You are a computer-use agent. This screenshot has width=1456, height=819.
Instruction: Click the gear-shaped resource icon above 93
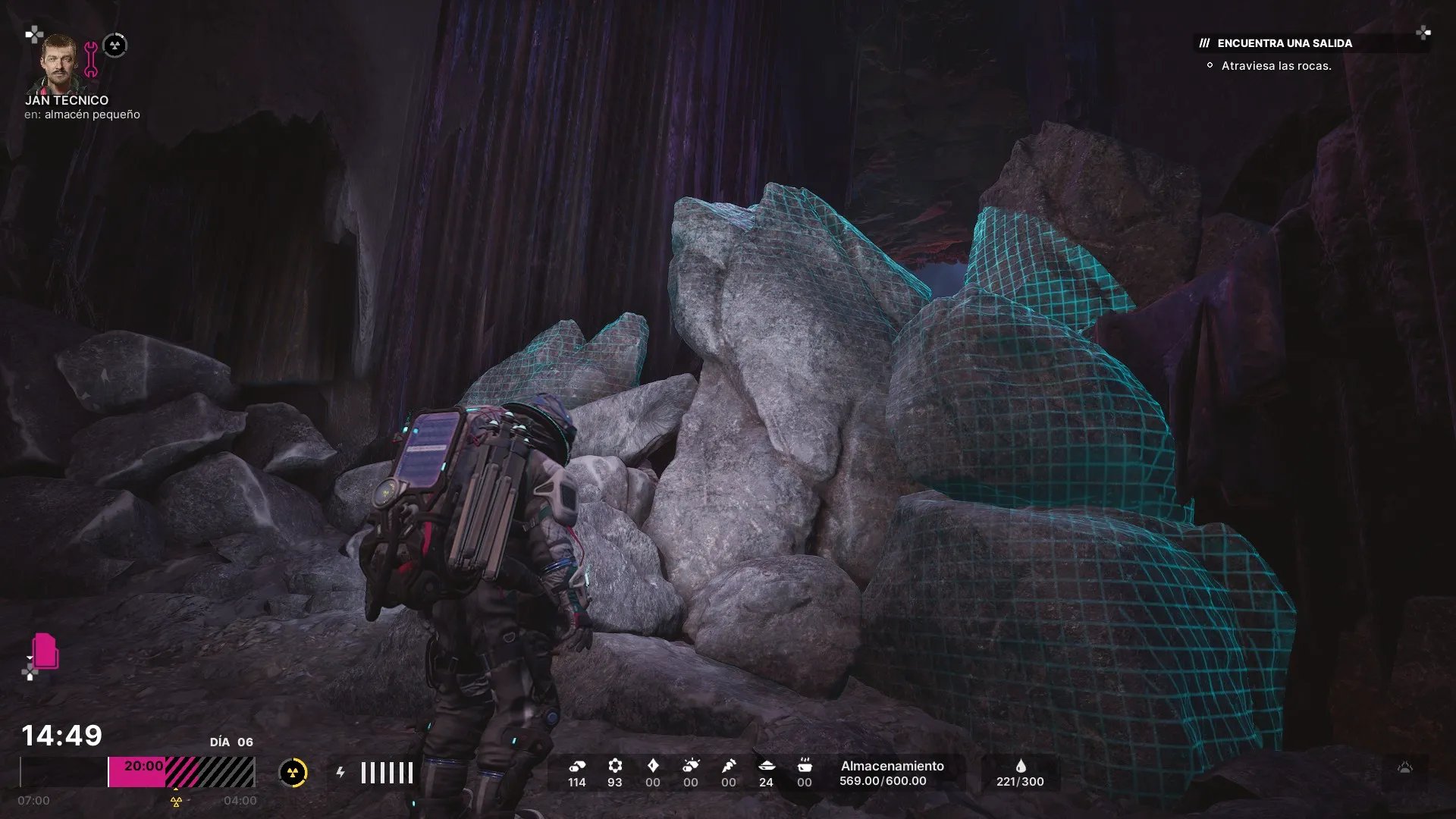point(615,766)
